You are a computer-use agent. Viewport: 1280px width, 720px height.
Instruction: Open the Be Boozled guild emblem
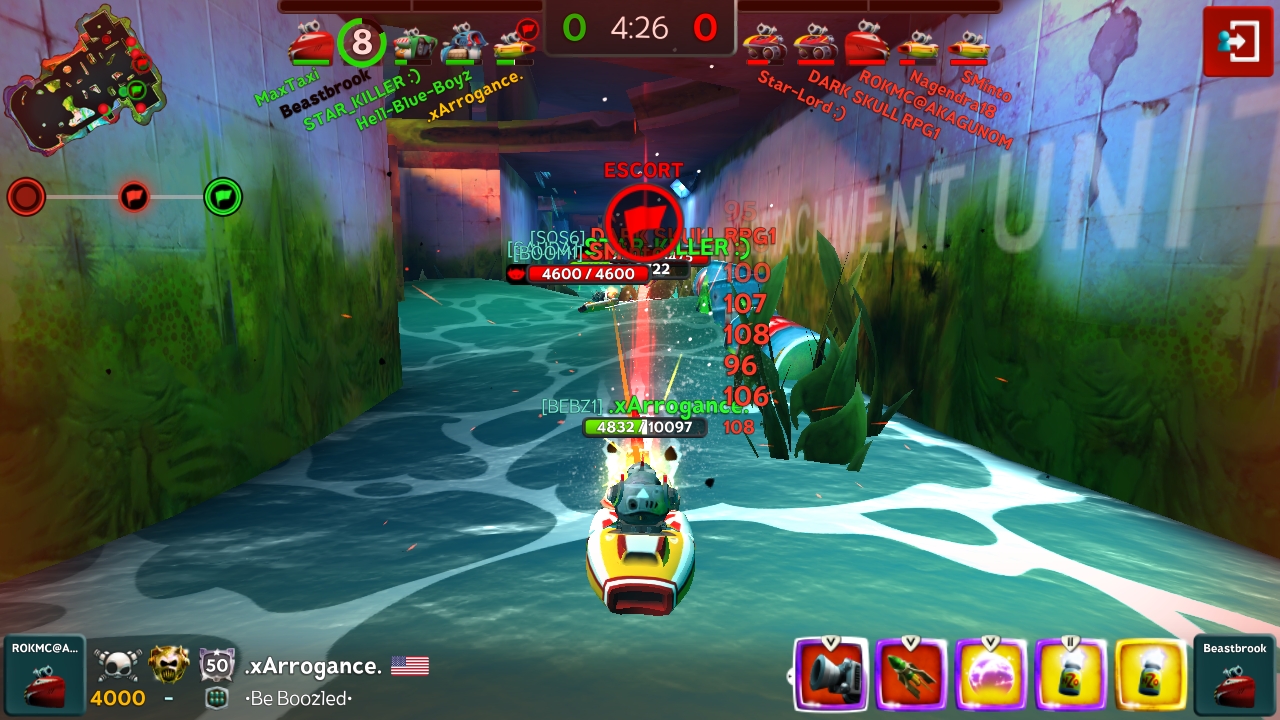(217, 698)
